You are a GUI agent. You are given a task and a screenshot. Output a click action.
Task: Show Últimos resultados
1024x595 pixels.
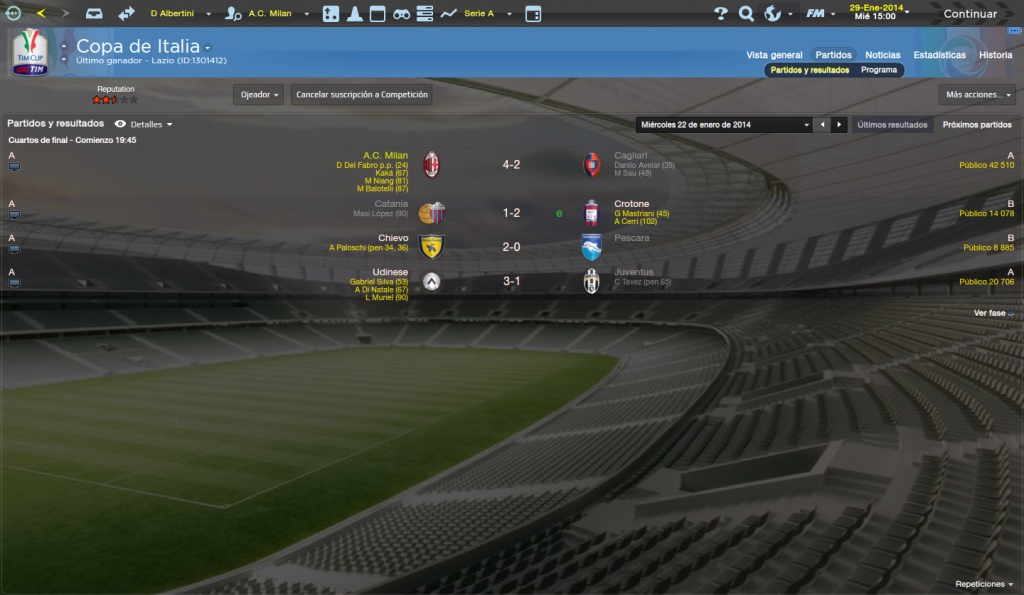(893, 125)
